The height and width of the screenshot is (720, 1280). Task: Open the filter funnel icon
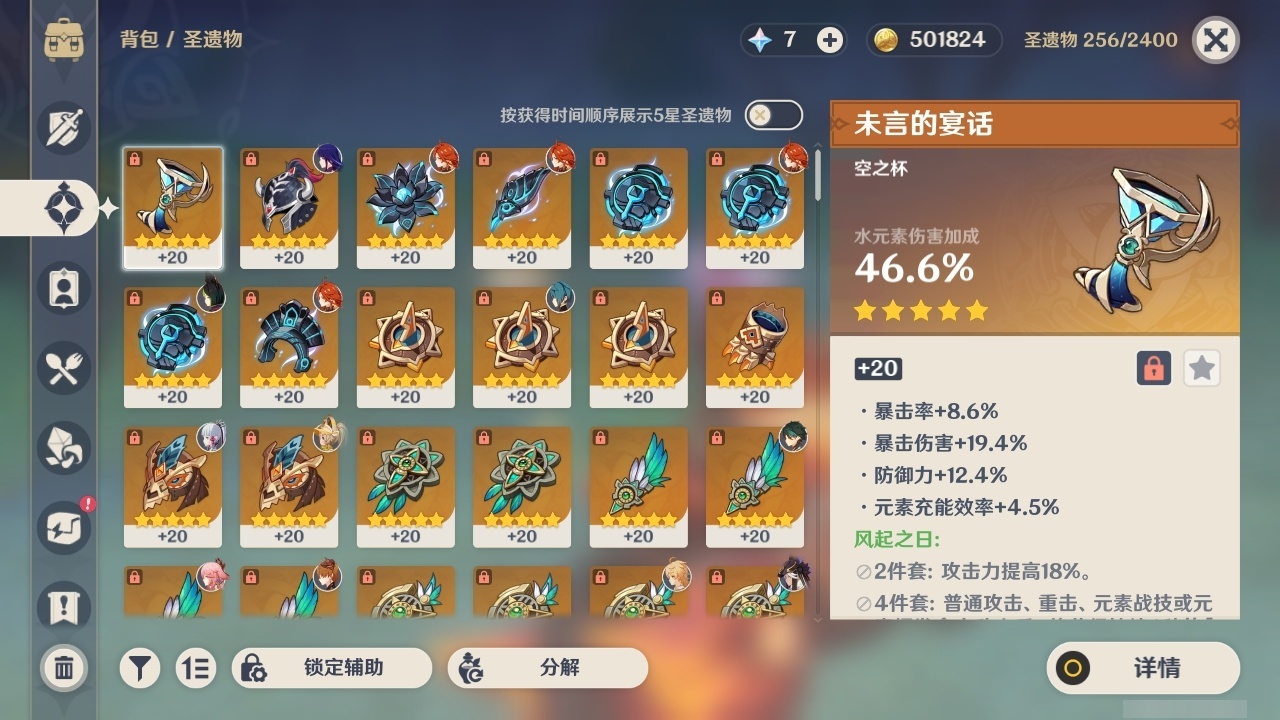140,668
